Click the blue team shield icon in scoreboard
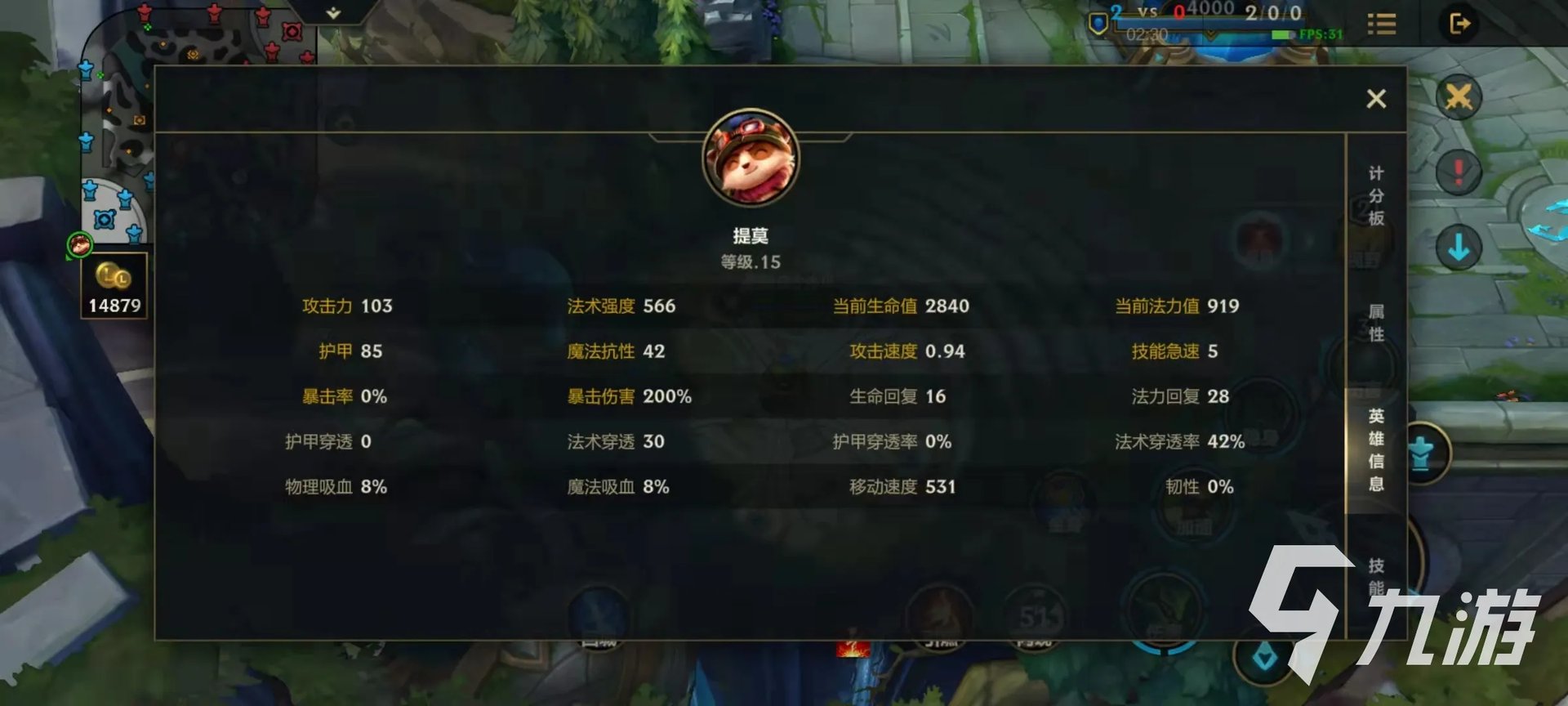 pos(1098,23)
